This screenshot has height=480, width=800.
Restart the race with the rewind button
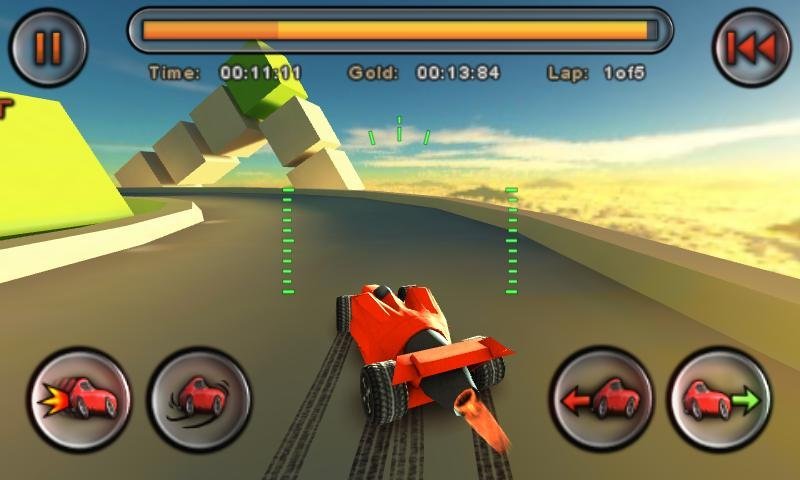pos(751,47)
